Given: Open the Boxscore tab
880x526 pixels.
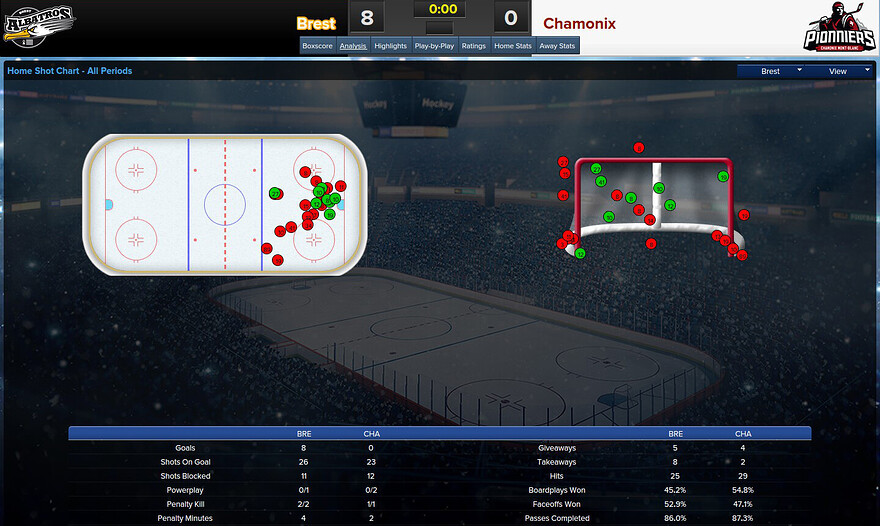Looking at the screenshot, I should tap(317, 46).
